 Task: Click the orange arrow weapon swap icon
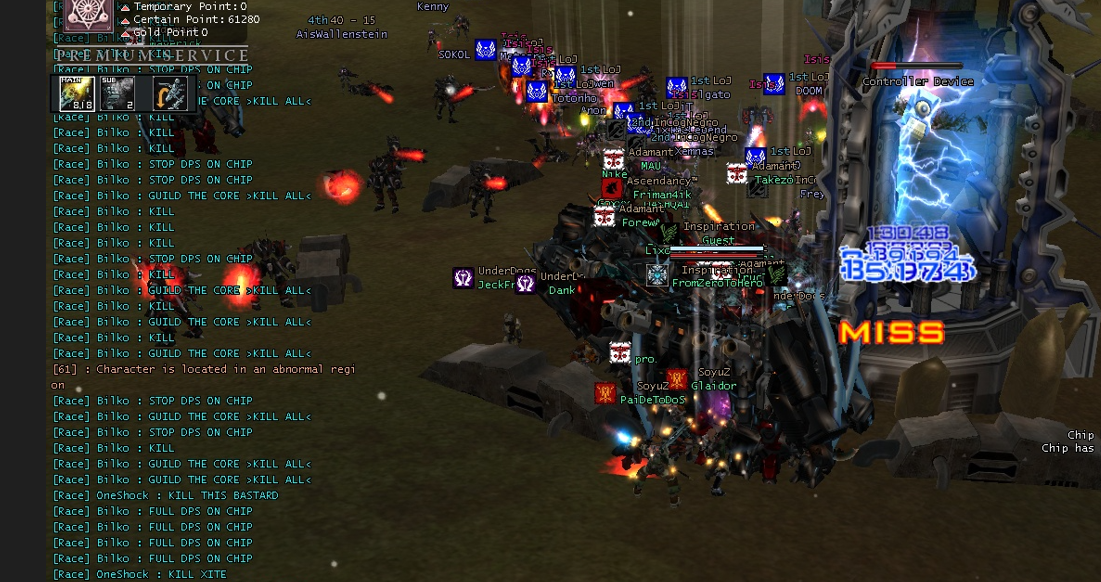click(x=169, y=94)
